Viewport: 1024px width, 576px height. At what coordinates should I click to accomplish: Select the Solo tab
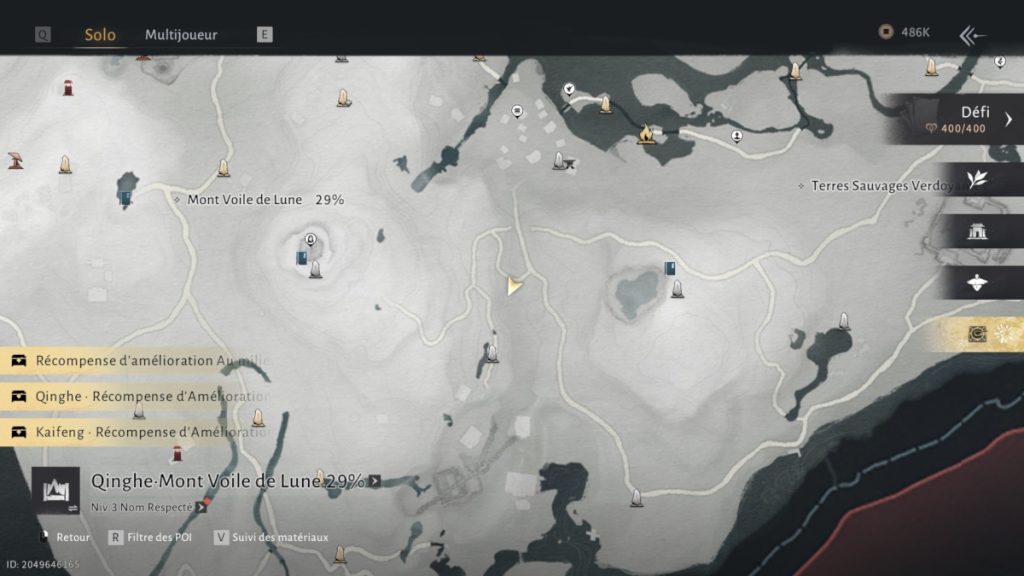tap(100, 34)
